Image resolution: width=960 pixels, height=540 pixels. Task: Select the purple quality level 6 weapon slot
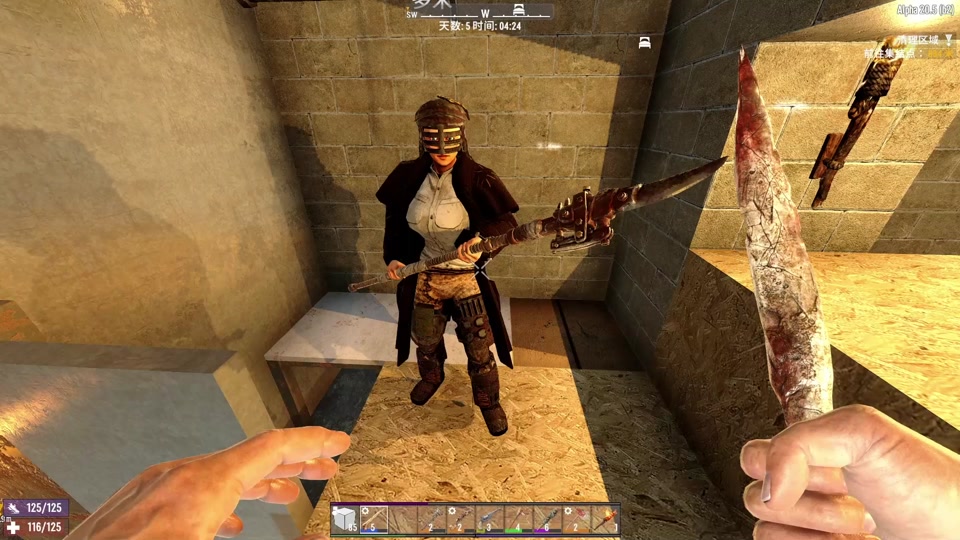(x=548, y=519)
